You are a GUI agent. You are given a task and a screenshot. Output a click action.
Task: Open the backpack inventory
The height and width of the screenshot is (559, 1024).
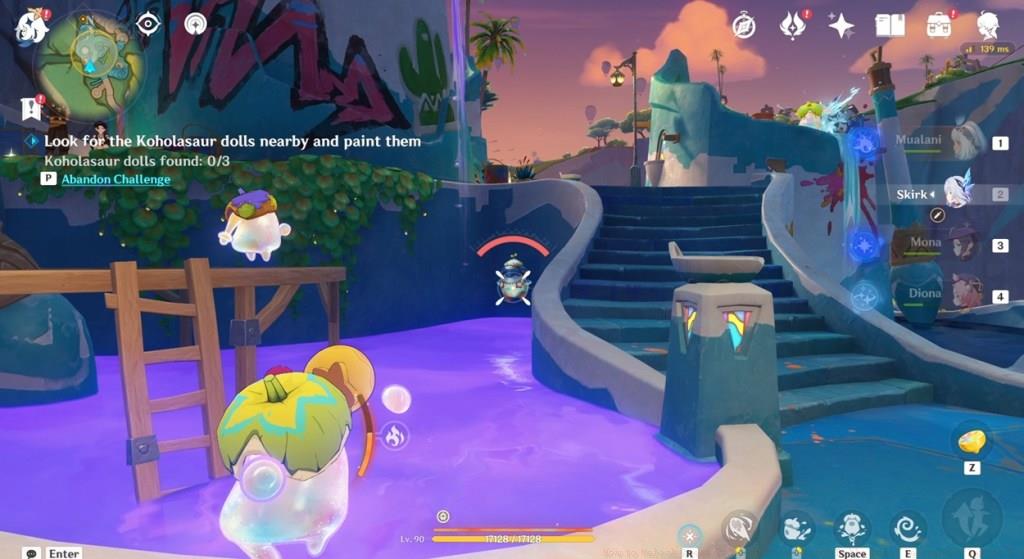[939, 25]
